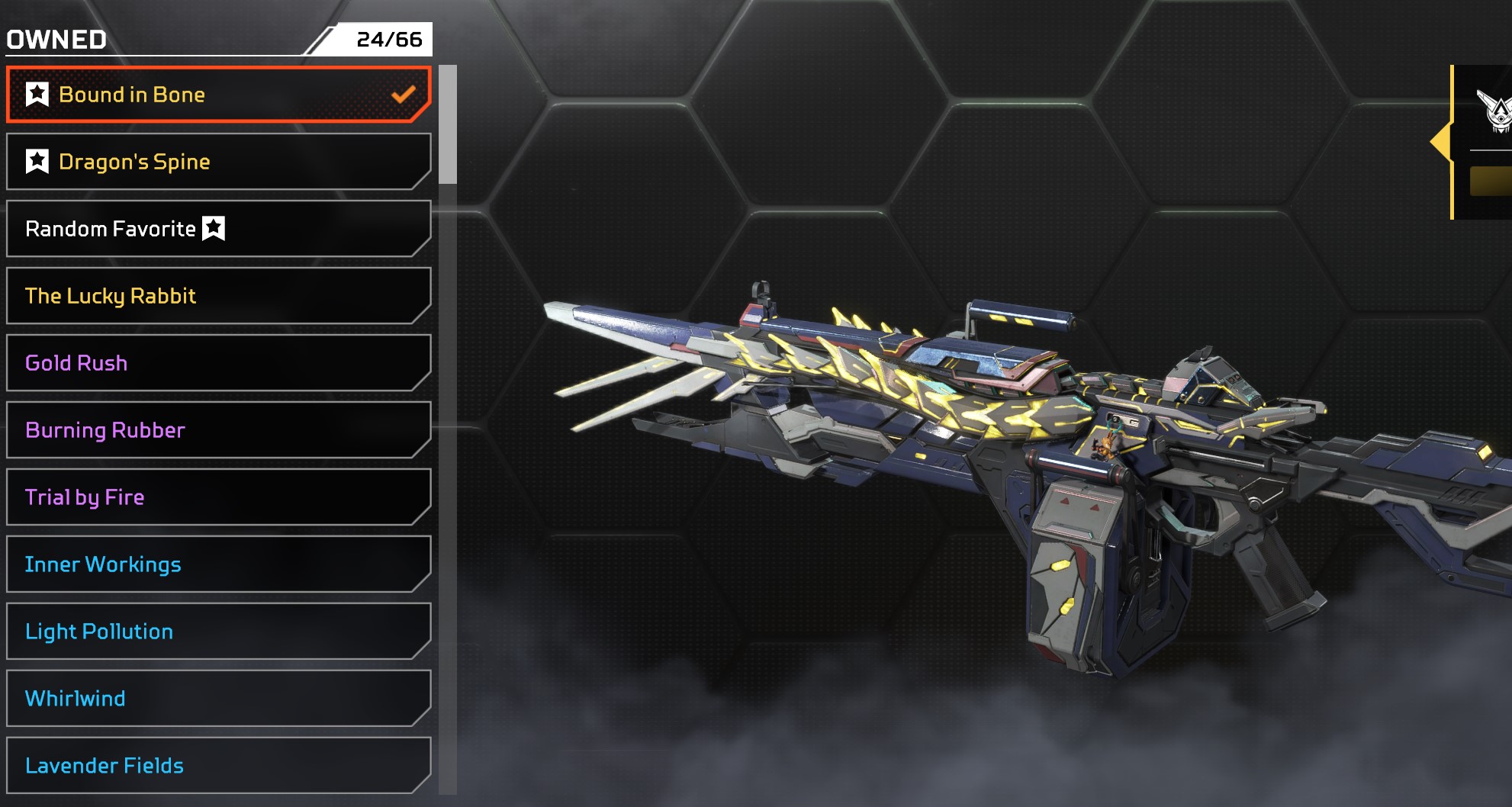Choose the Burning Rubber skin
The image size is (1512, 807).
pyautogui.click(x=218, y=430)
